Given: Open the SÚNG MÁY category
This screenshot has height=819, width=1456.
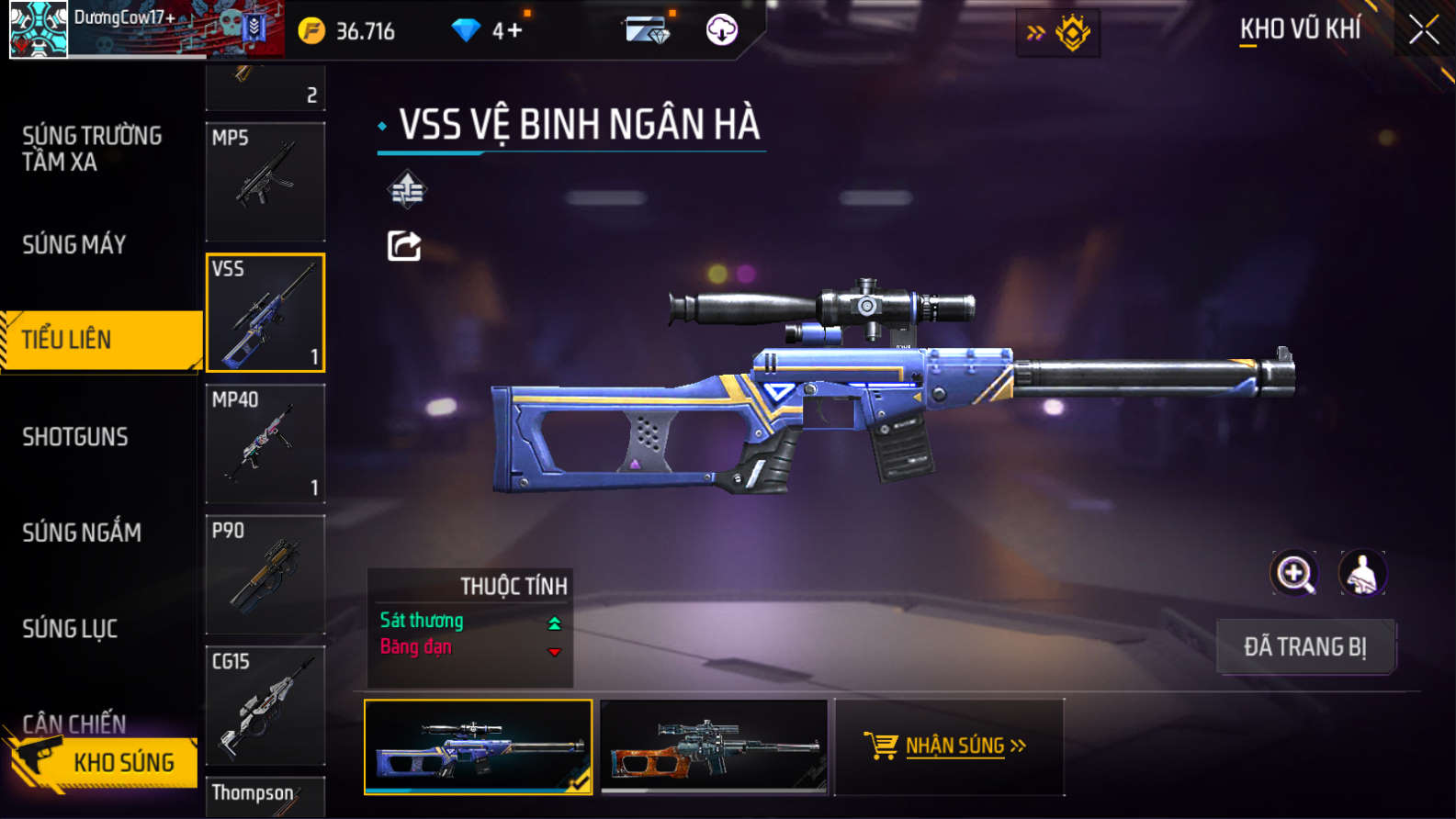Looking at the screenshot, I should click(x=74, y=244).
